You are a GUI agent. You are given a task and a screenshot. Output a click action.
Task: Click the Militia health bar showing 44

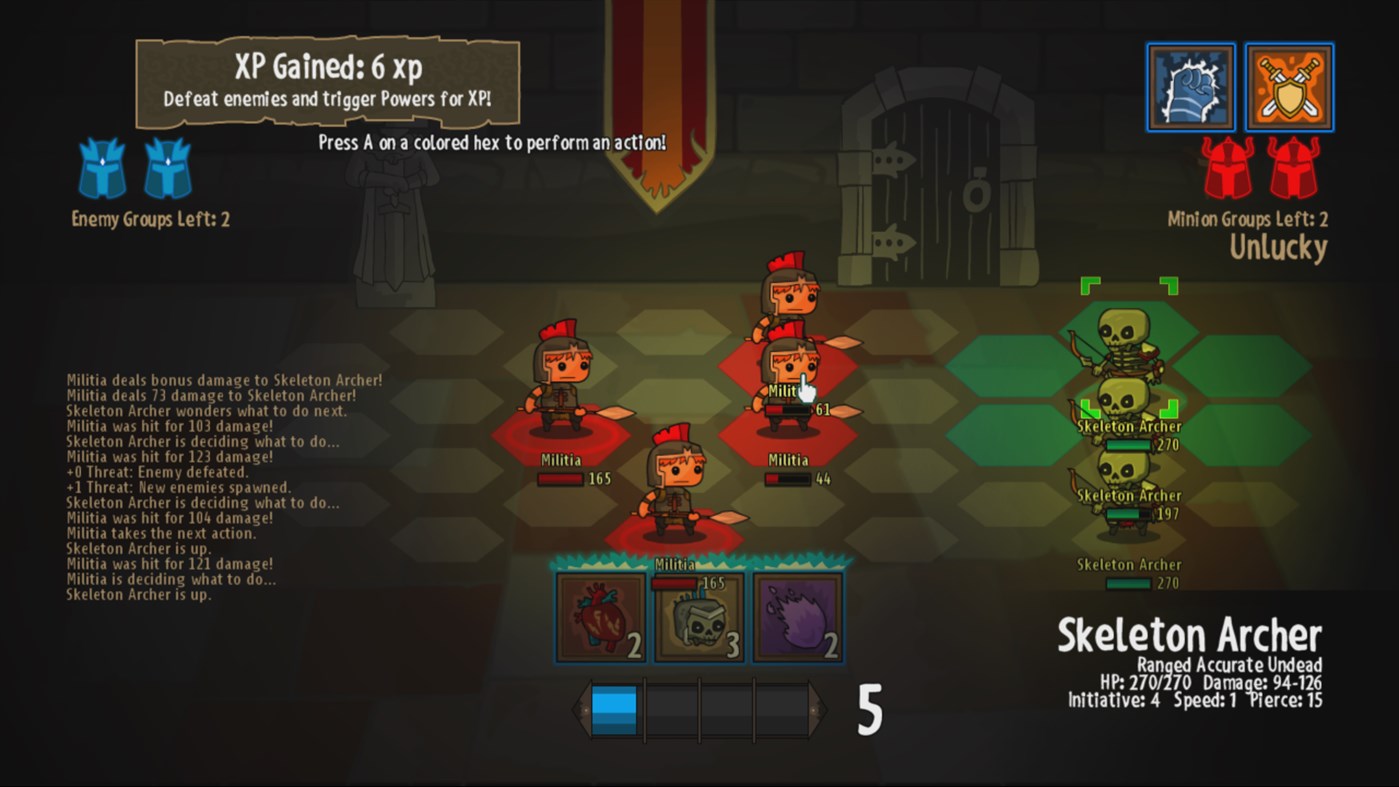tap(787, 477)
